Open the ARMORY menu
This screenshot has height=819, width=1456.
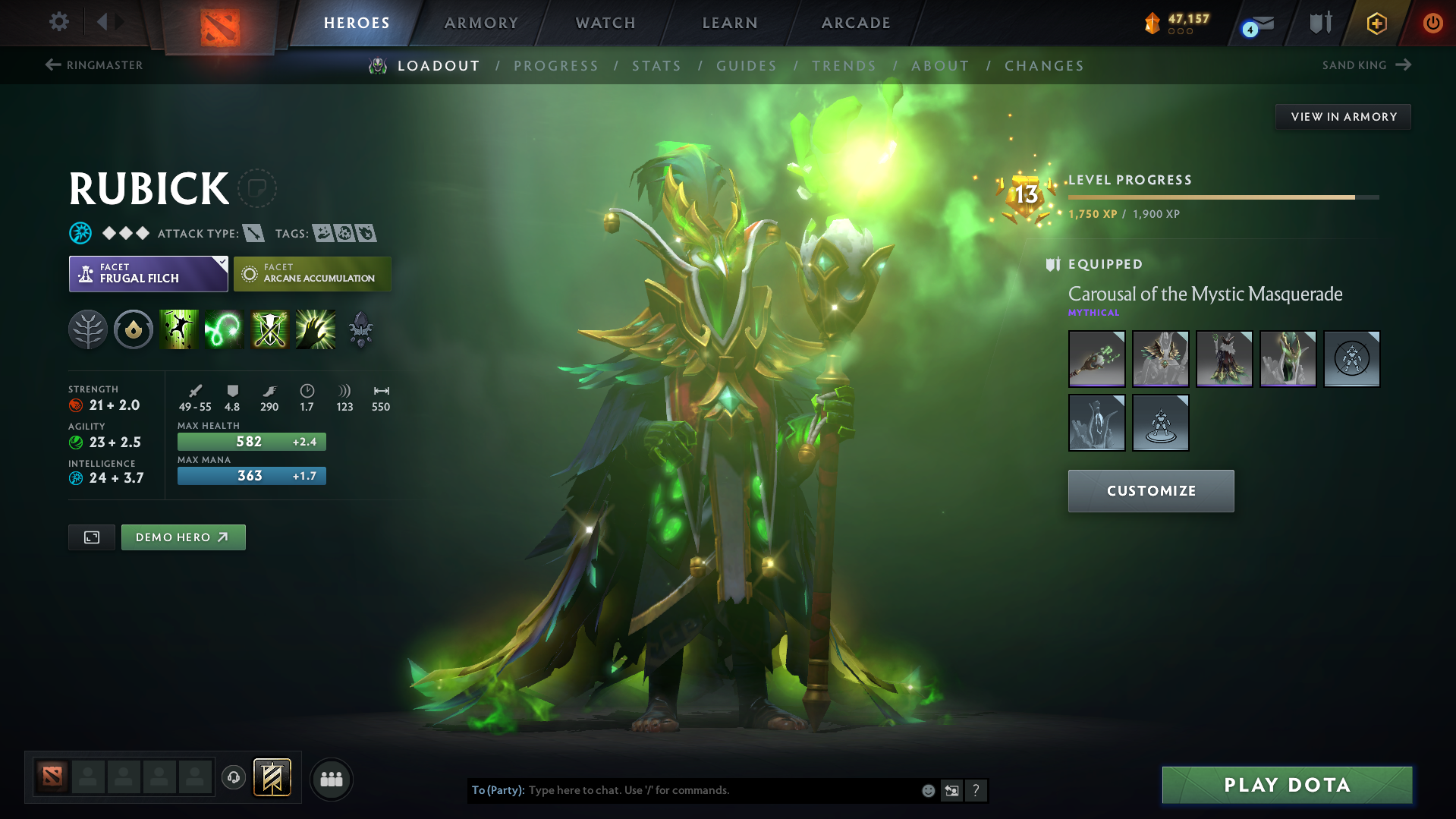[481, 23]
